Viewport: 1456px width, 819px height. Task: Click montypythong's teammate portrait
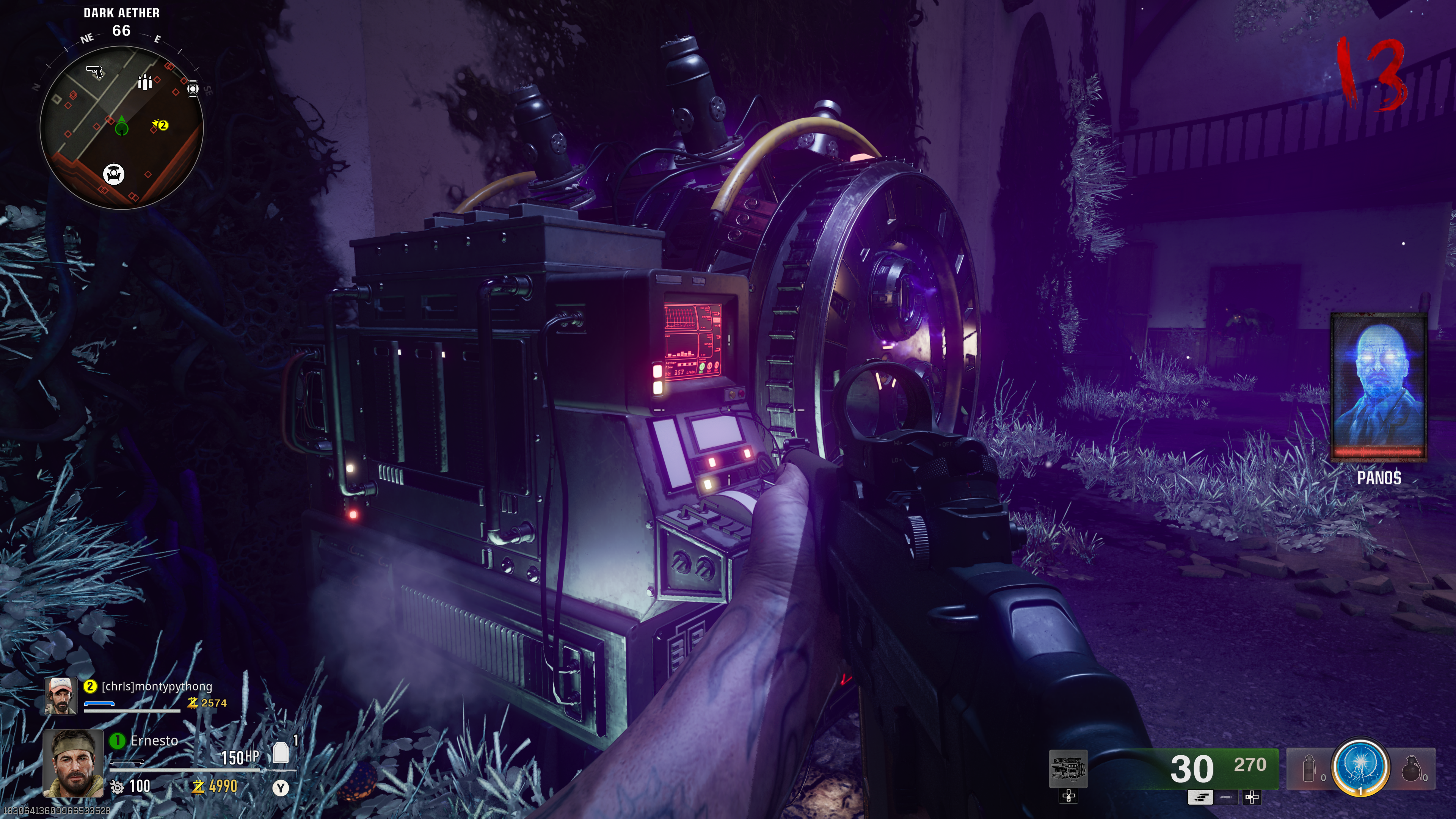[x=61, y=695]
